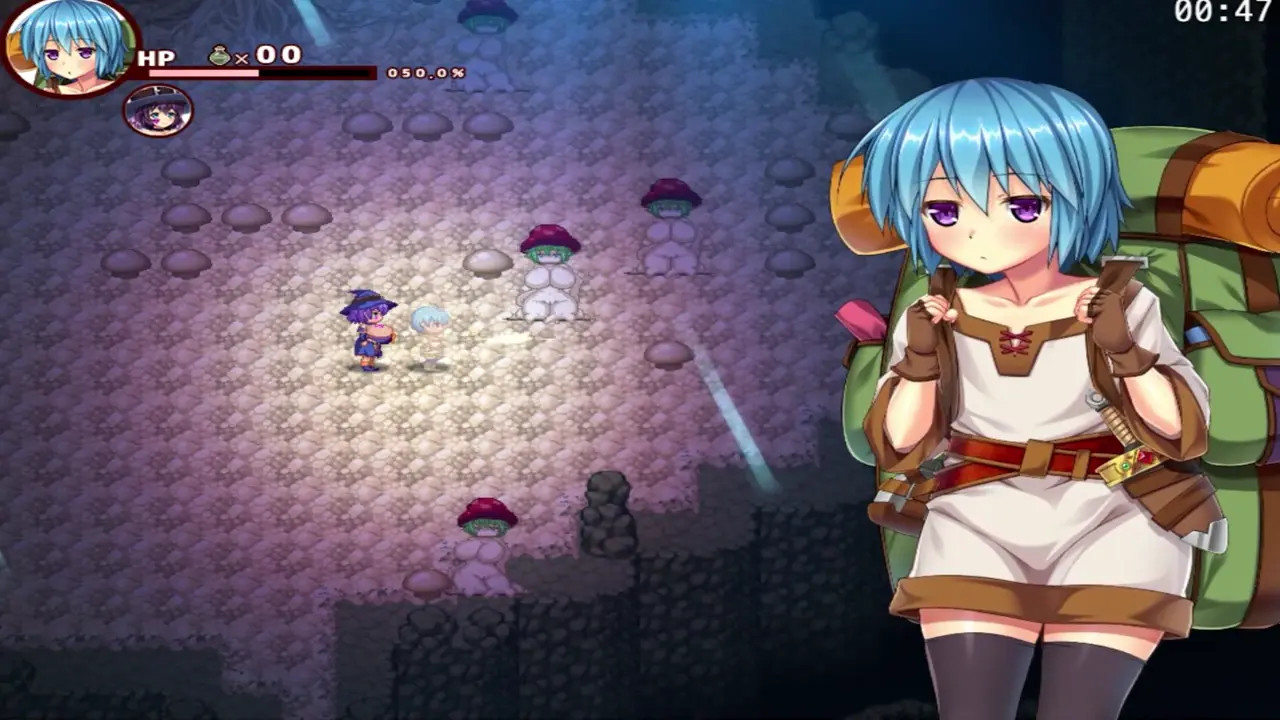Select the purple witch companion portrait
This screenshot has width=1280, height=720.
[158, 110]
